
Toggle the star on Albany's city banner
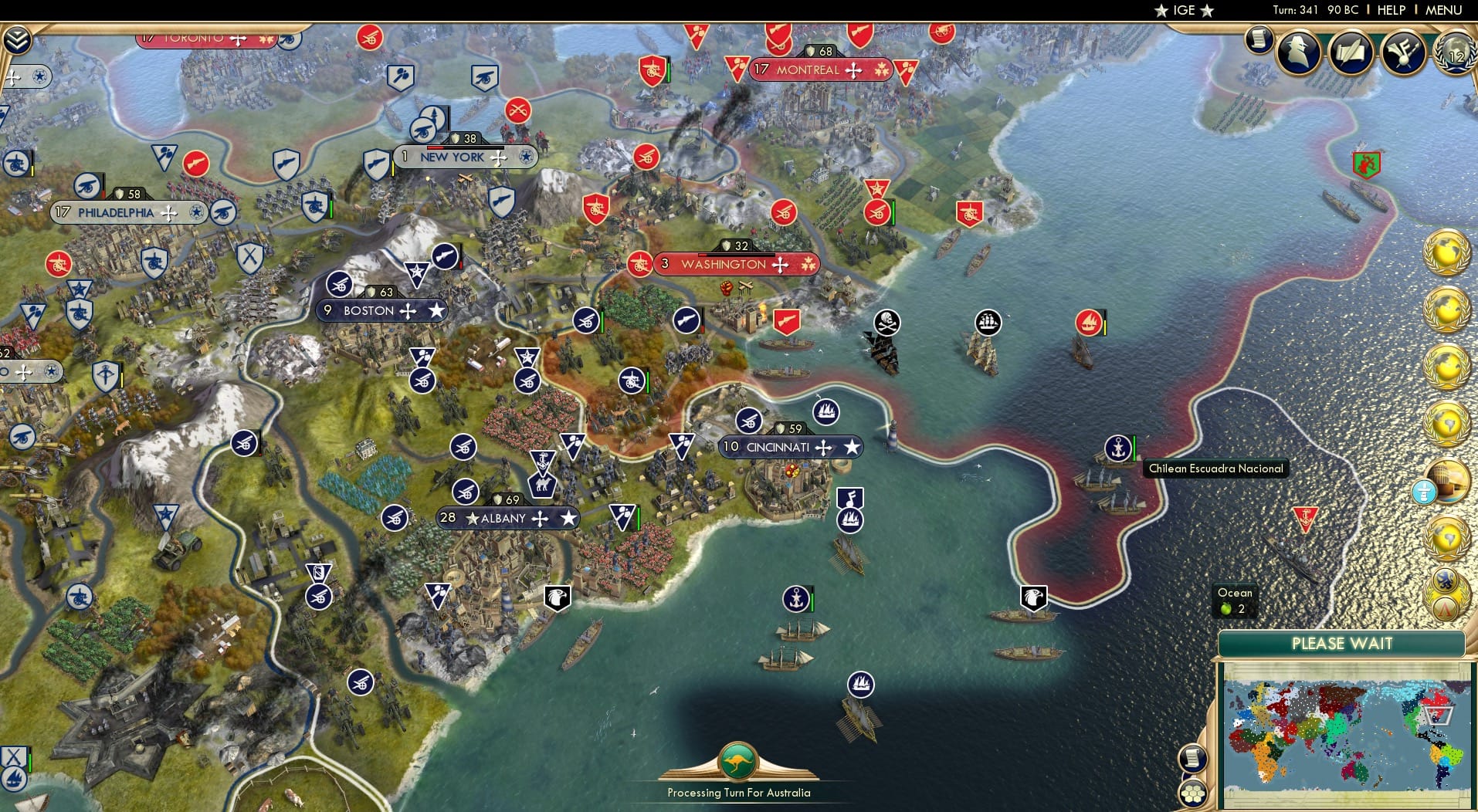[569, 518]
